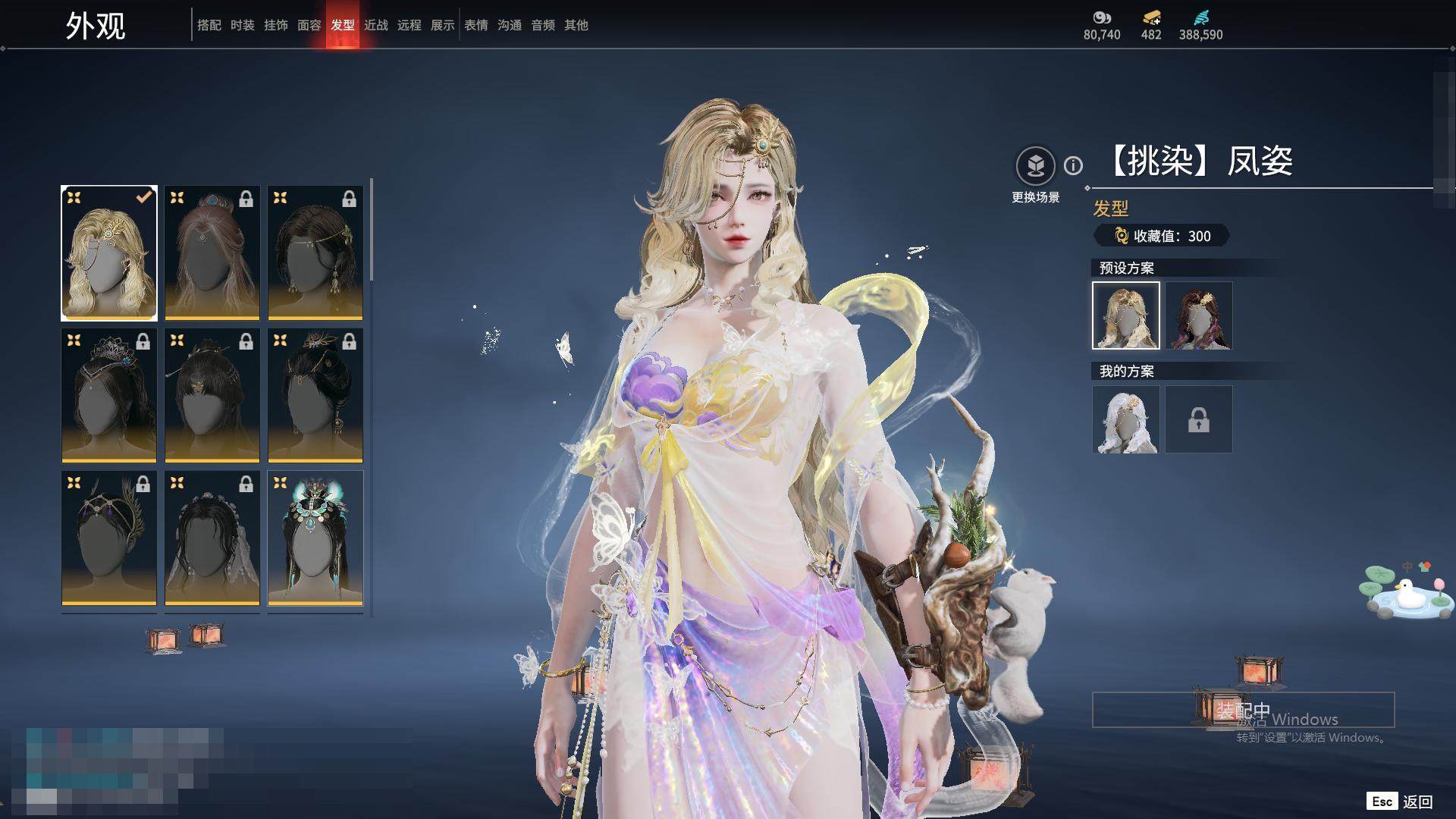Open the 音频 audio tab
The height and width of the screenshot is (819, 1456).
(x=542, y=25)
